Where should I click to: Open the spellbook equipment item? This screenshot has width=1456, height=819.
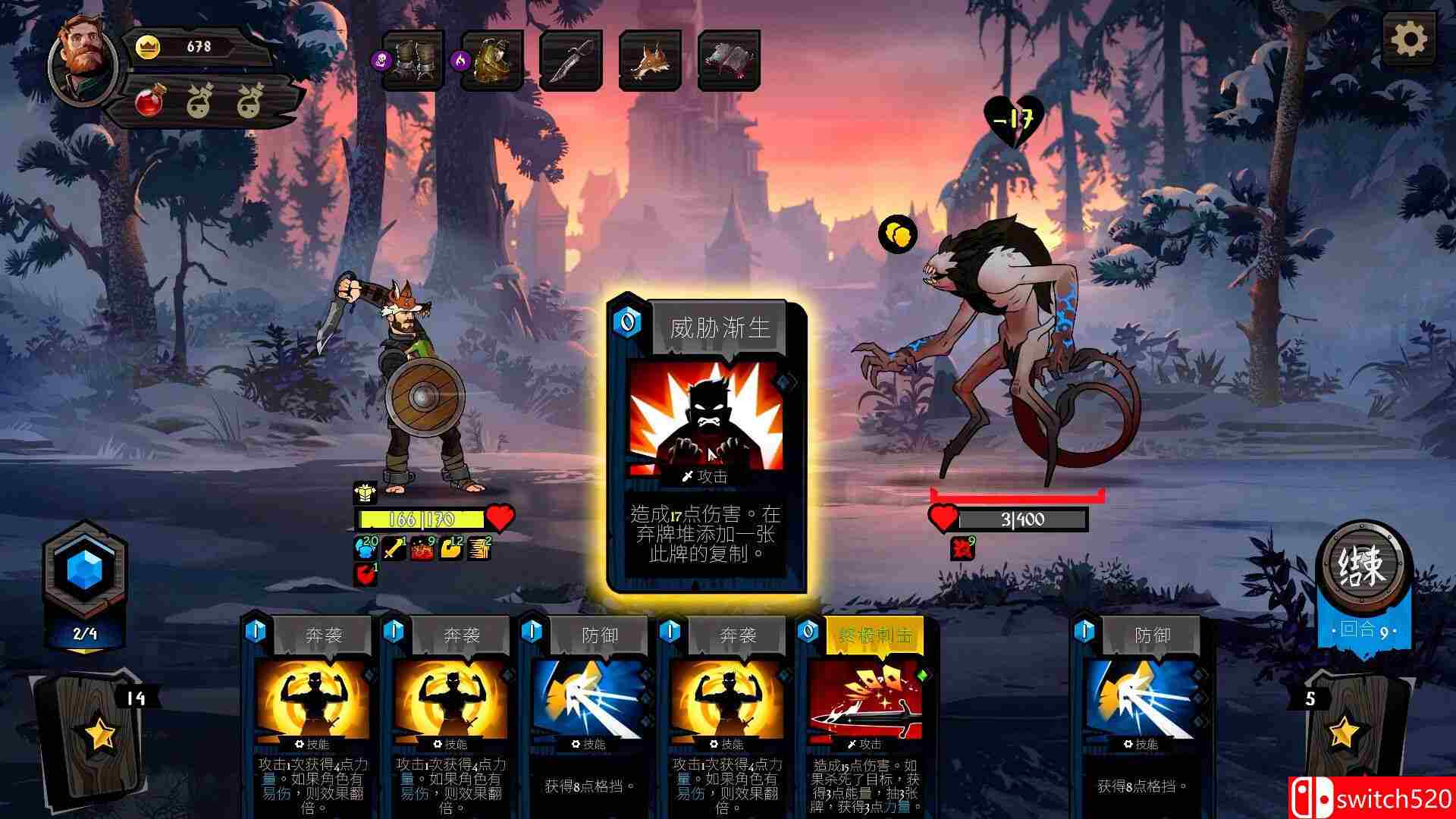(730, 61)
